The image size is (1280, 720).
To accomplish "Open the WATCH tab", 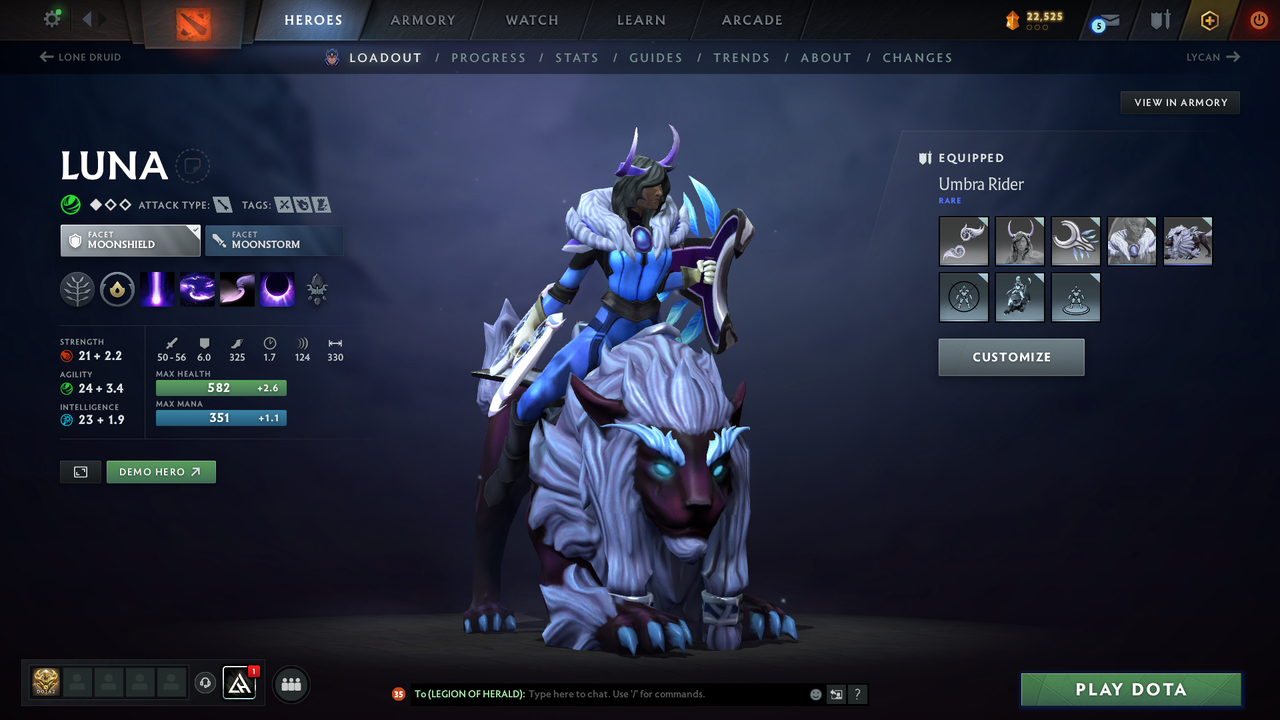I will pyautogui.click(x=531, y=20).
